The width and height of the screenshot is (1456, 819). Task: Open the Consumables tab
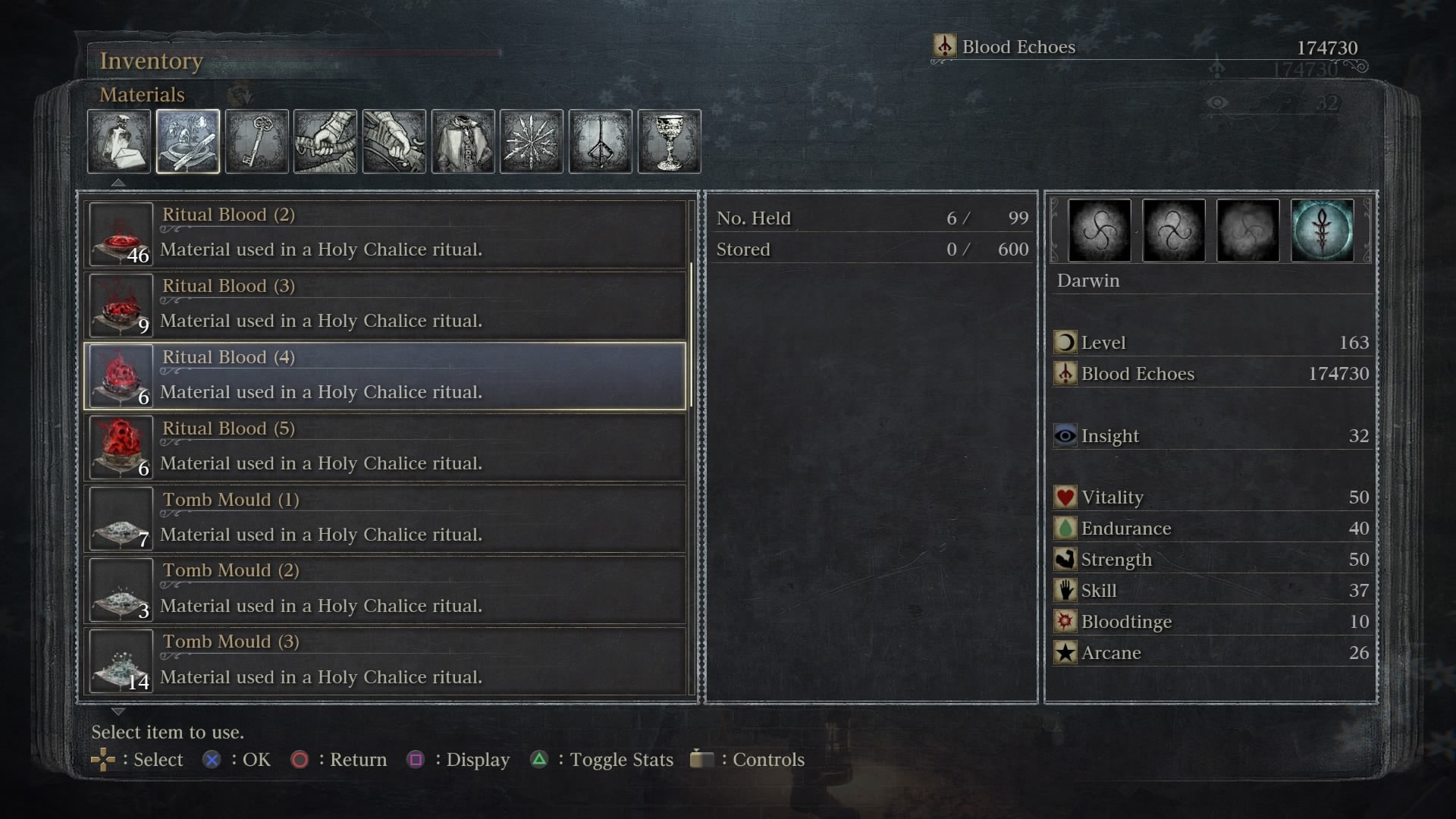119,140
